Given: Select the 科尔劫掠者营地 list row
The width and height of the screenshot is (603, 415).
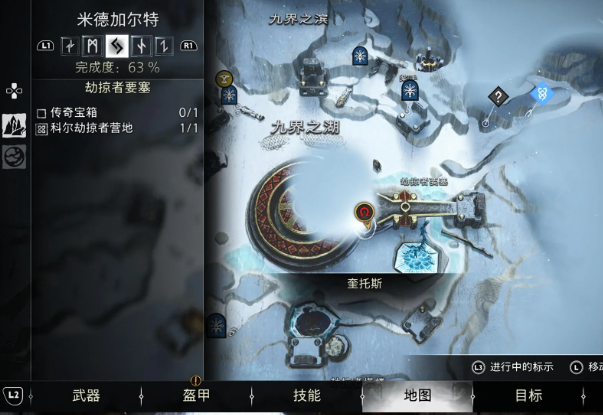Looking at the screenshot, I should coord(117,129).
